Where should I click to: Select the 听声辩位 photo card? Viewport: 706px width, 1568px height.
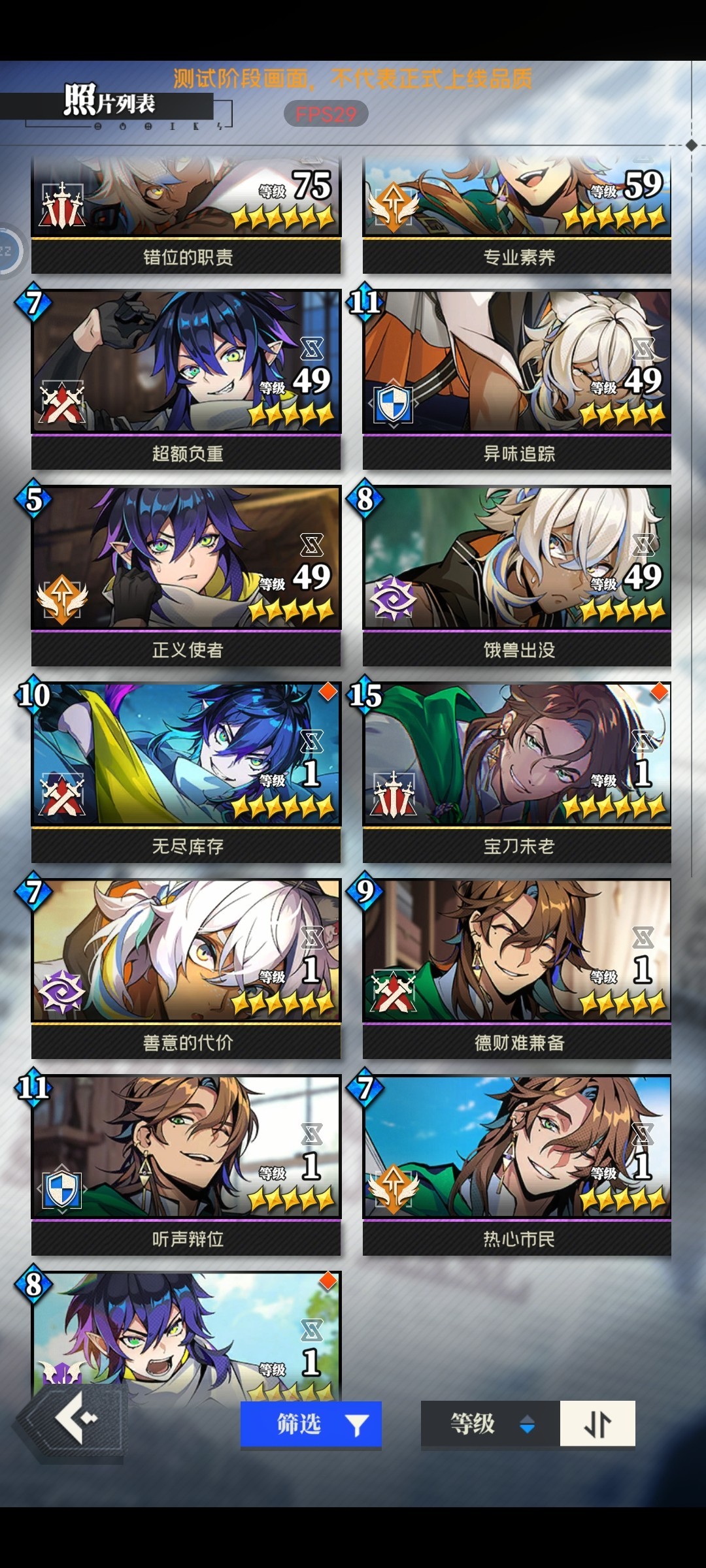tap(186, 1163)
